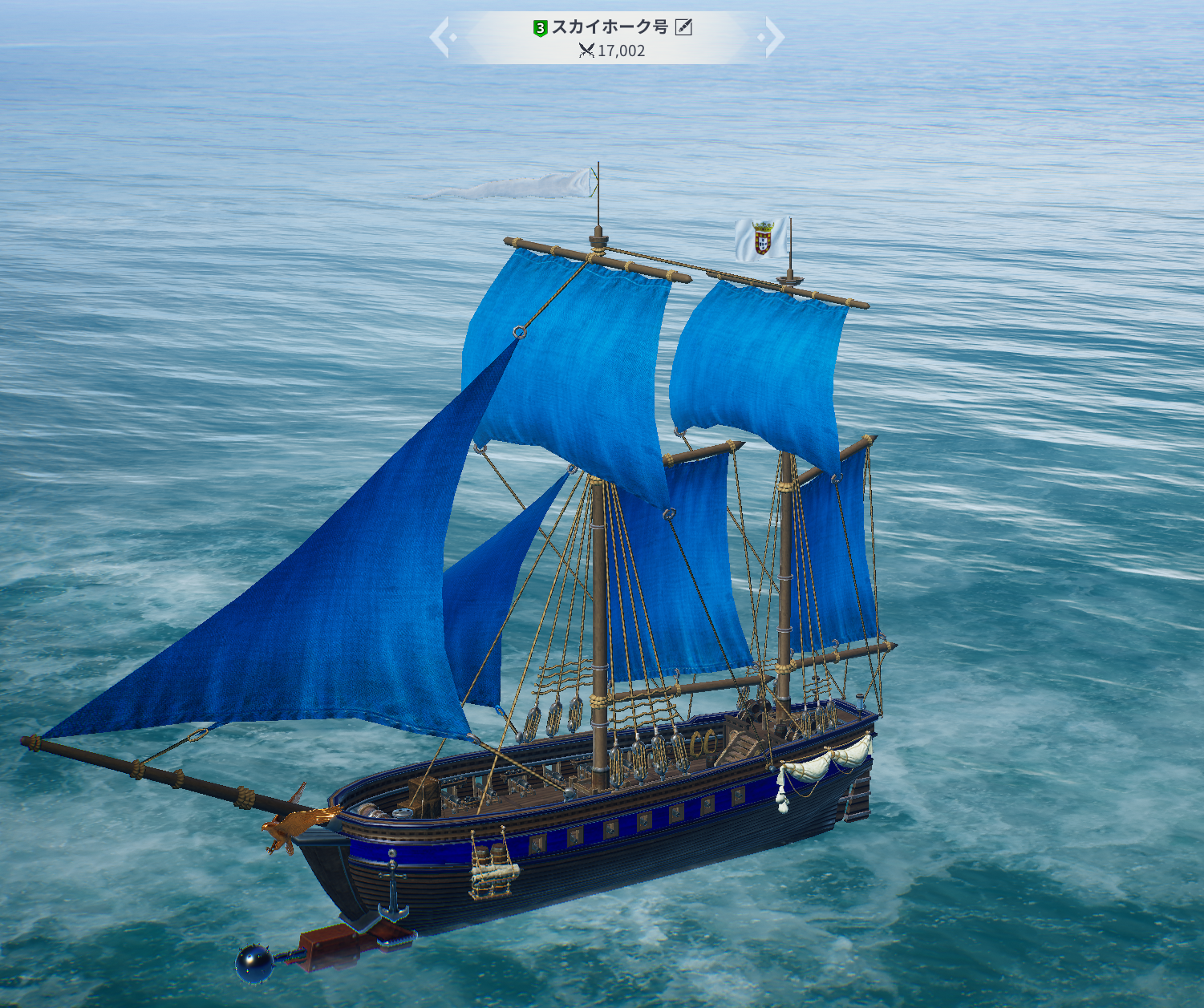1204x1008 pixels.
Task: Switch to the previous ship with left arrow
Action: (440, 38)
